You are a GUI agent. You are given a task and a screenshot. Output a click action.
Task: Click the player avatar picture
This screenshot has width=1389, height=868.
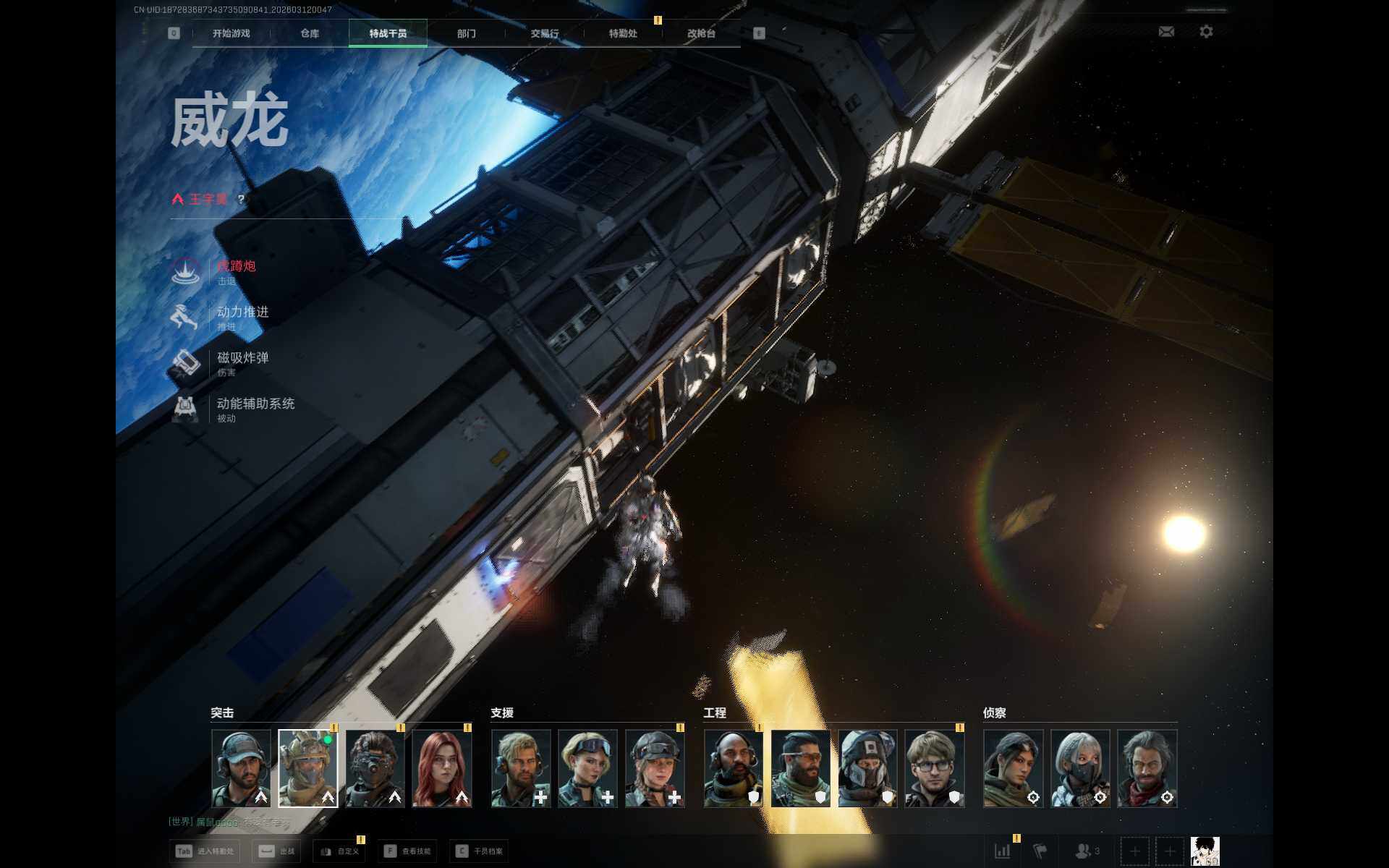pos(1205,851)
